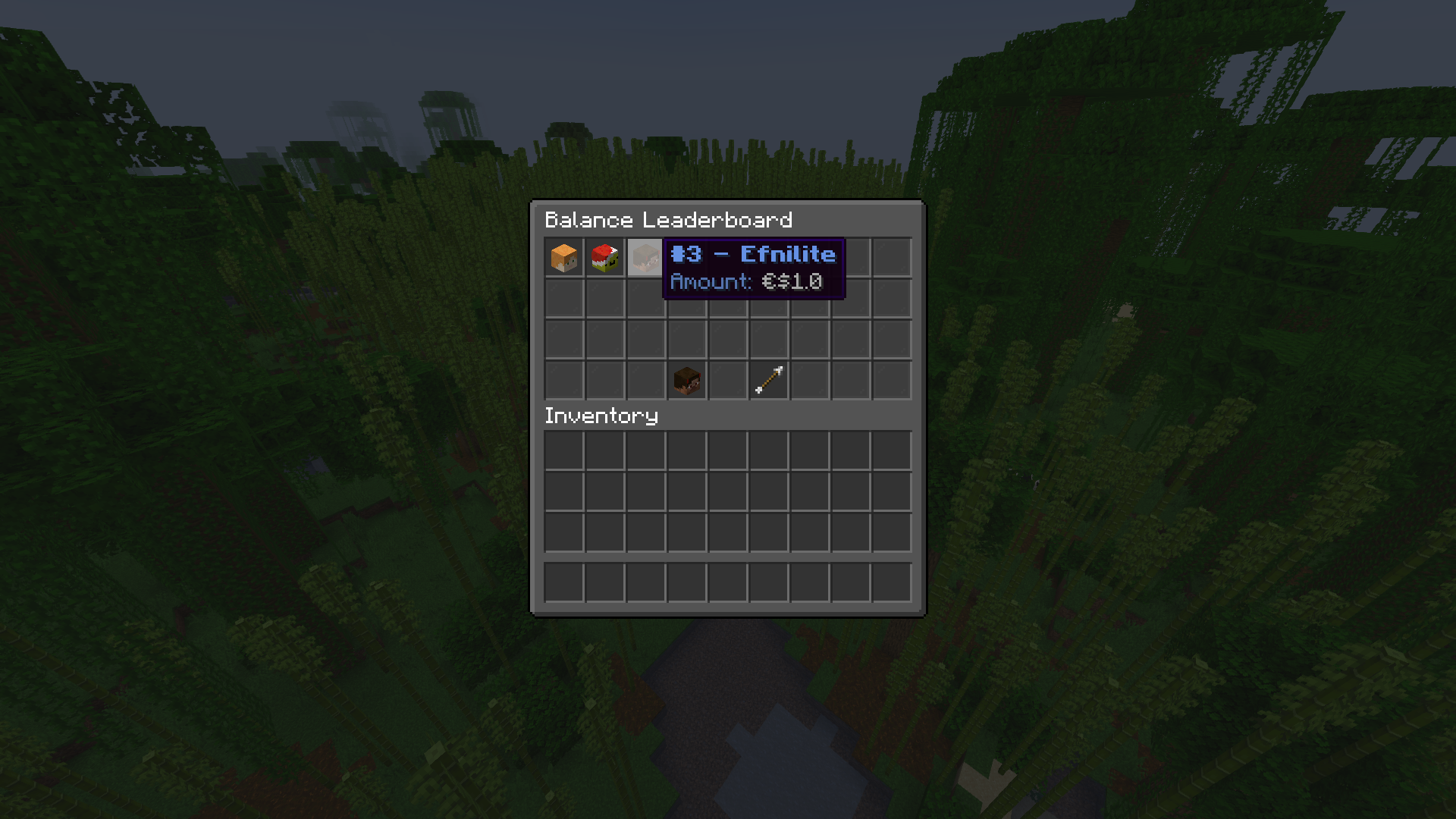Click the Alex-skin head in the first slot
This screenshot has width=1456, height=819.
[563, 257]
